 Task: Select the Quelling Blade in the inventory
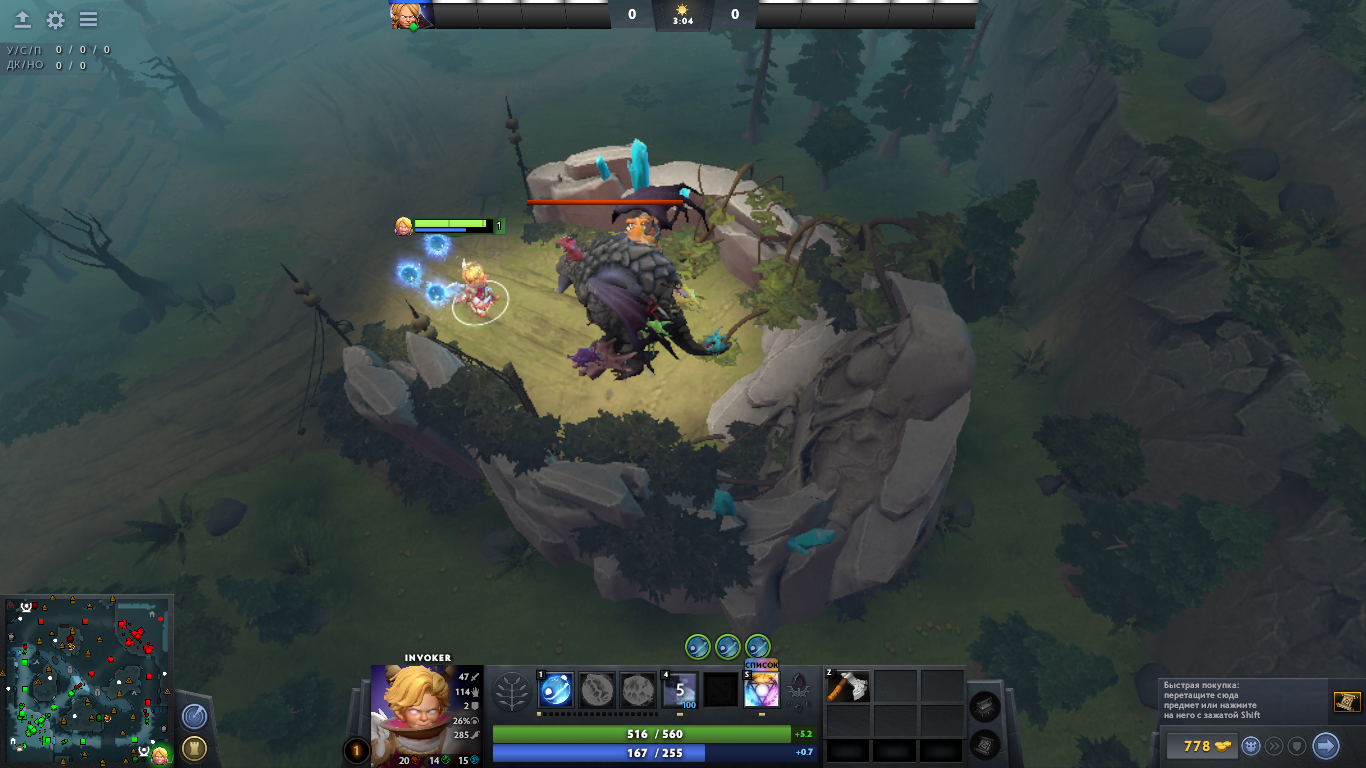click(x=846, y=686)
